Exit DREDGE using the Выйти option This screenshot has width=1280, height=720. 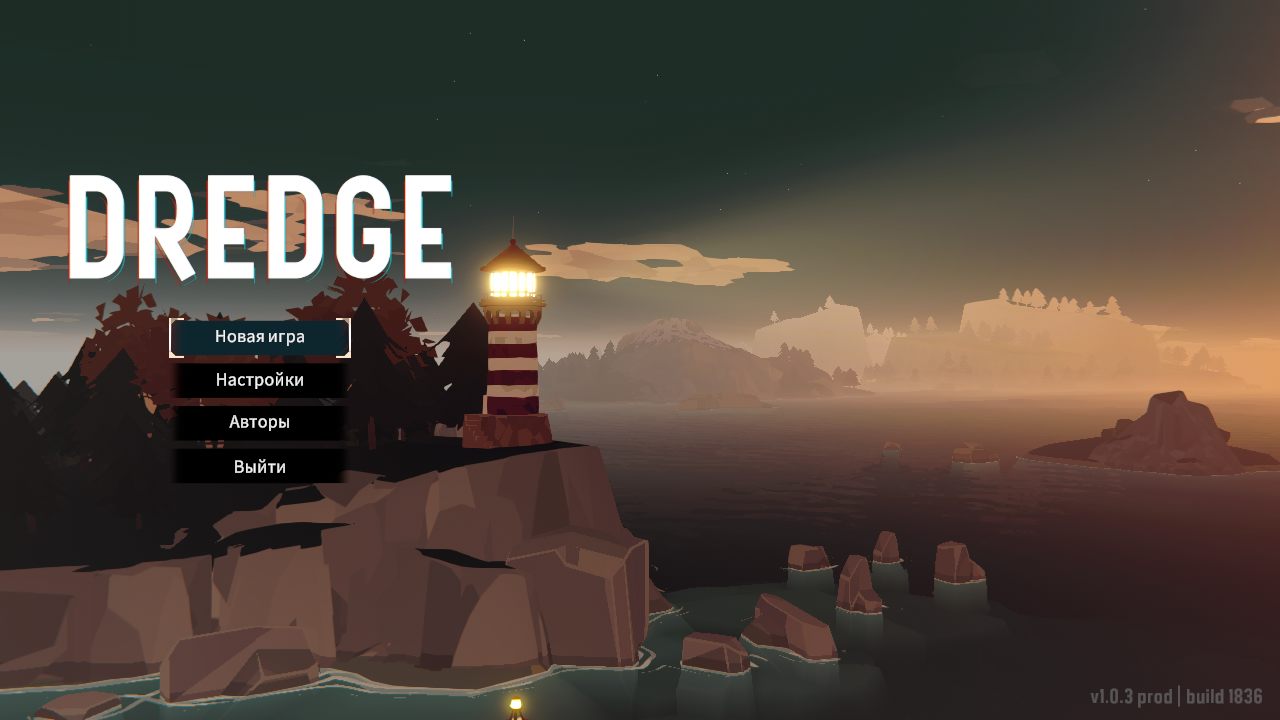click(x=259, y=466)
